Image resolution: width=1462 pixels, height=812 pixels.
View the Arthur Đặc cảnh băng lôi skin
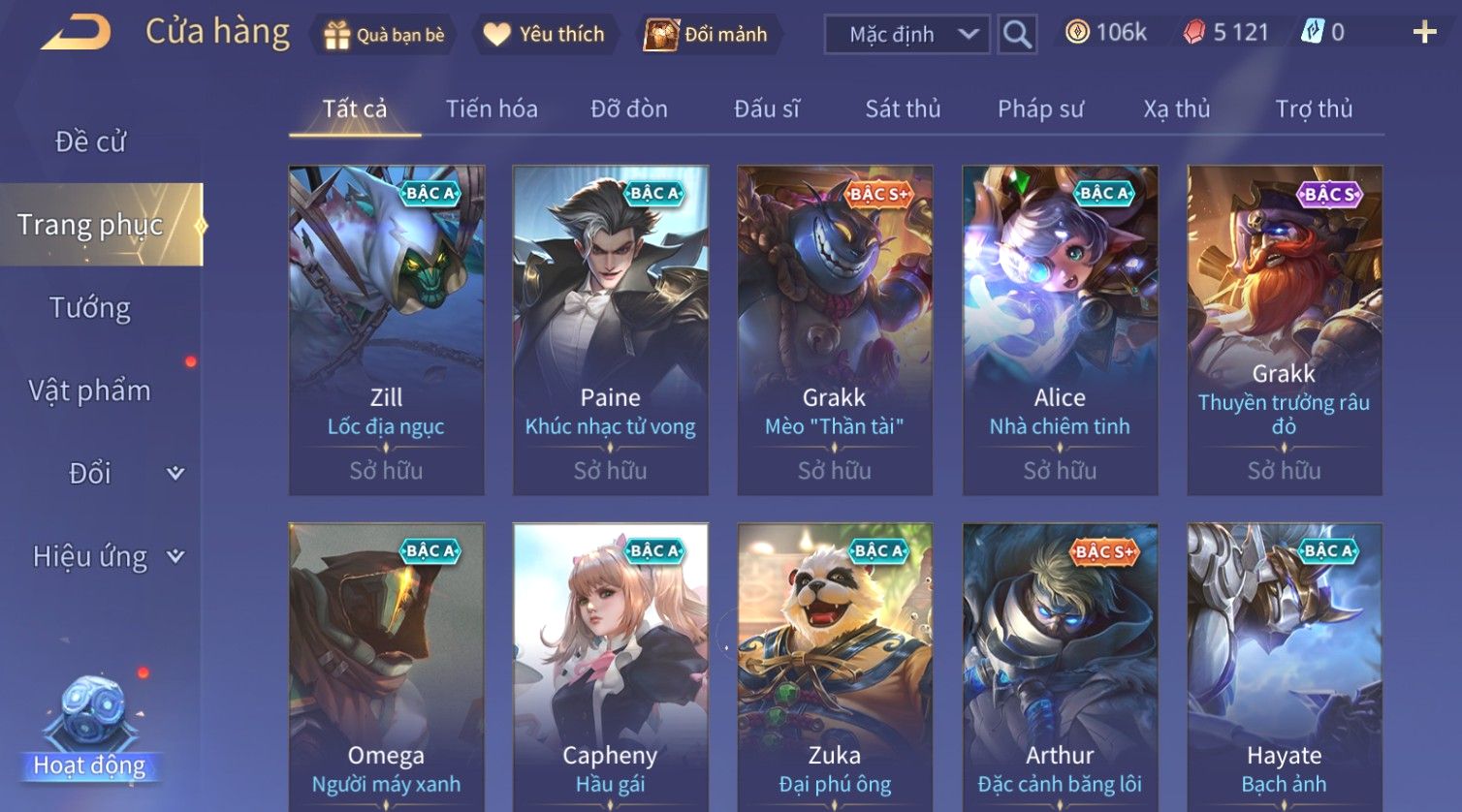[x=1060, y=667]
